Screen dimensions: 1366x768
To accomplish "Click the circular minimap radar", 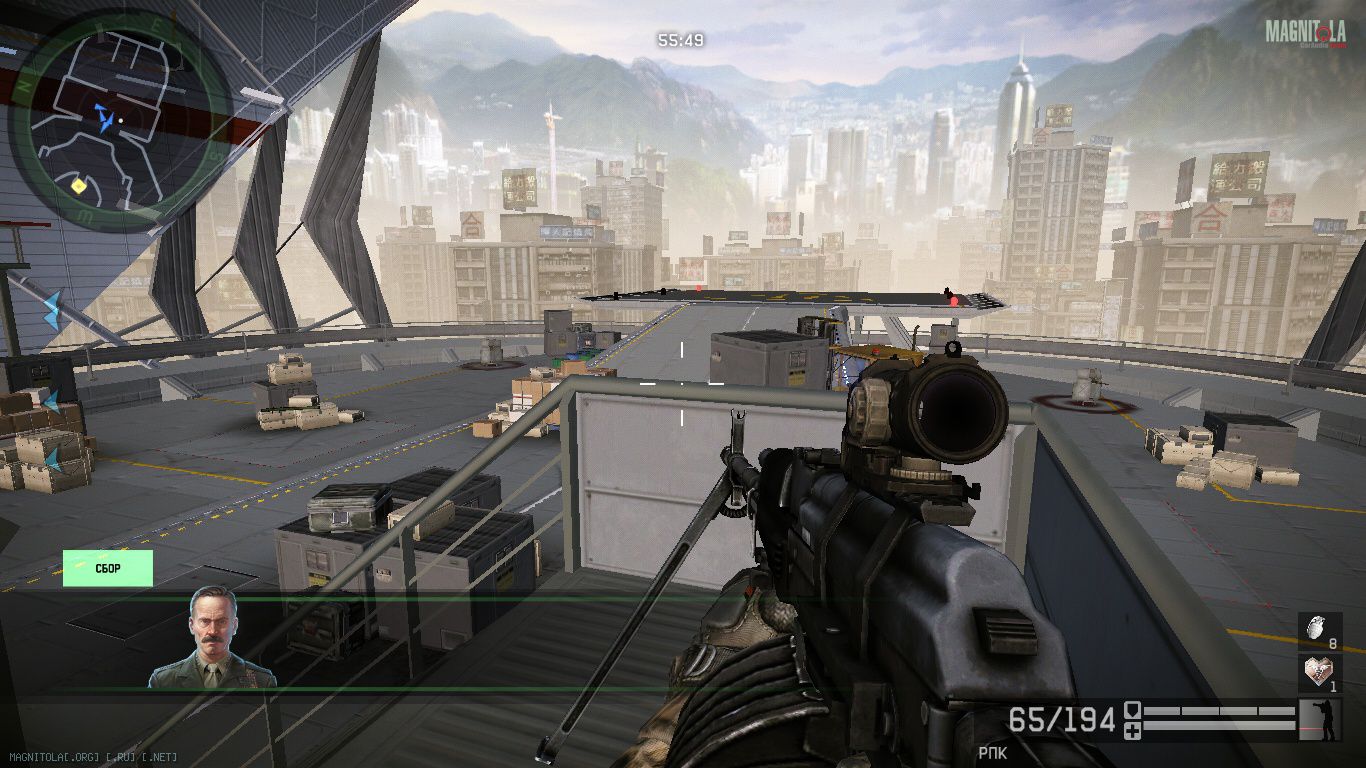I will [x=120, y=119].
